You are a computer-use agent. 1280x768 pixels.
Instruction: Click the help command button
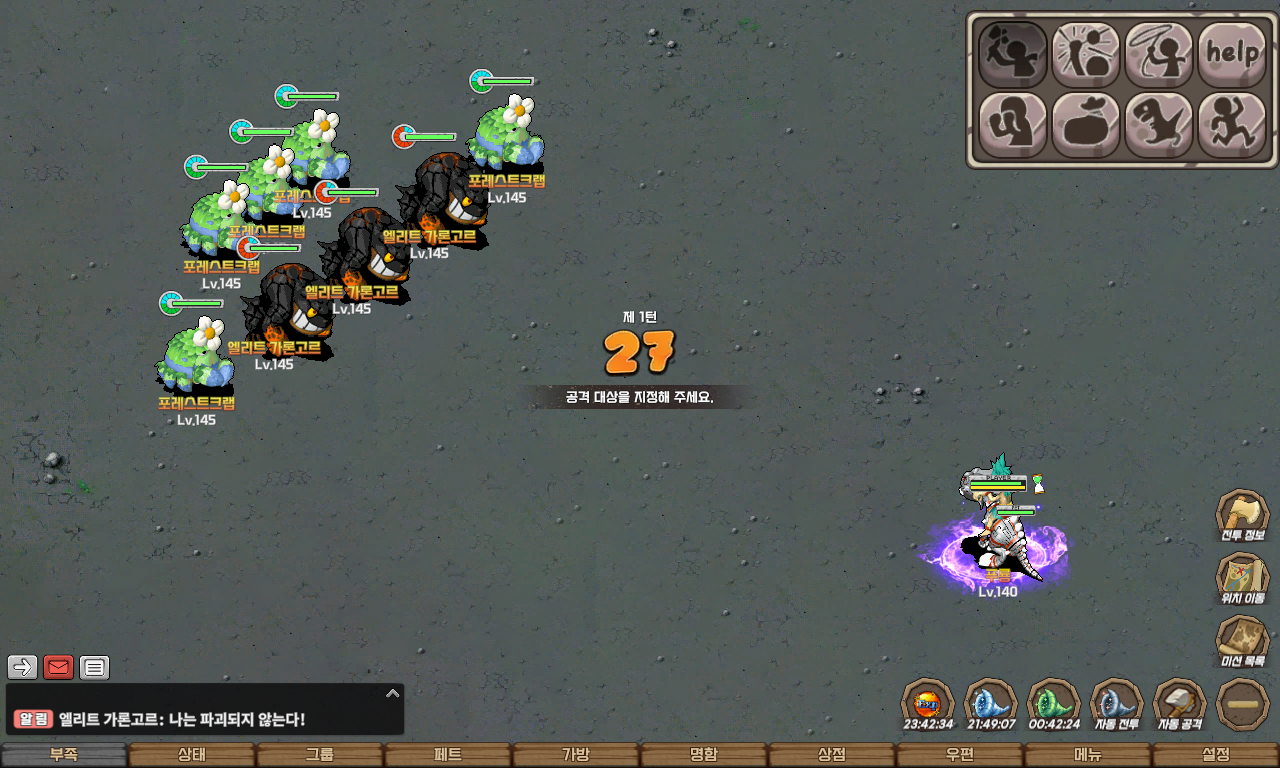pos(1231,53)
